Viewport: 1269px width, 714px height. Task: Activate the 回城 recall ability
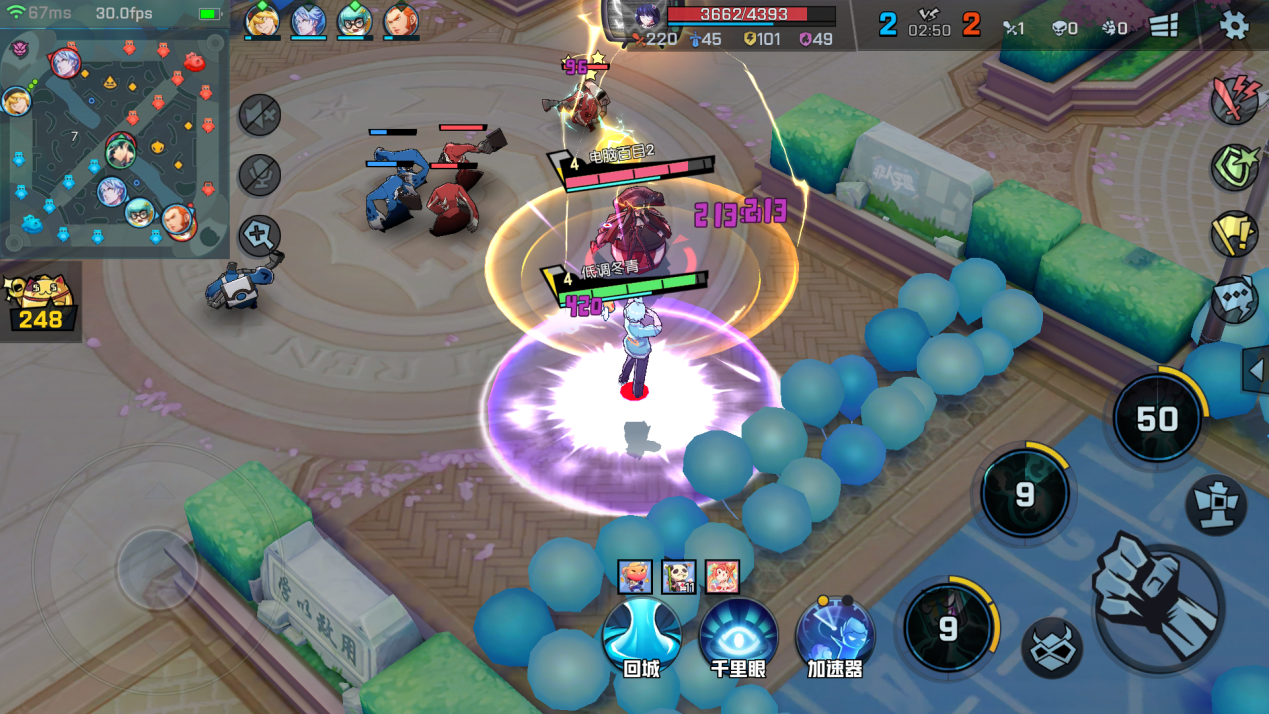point(642,637)
